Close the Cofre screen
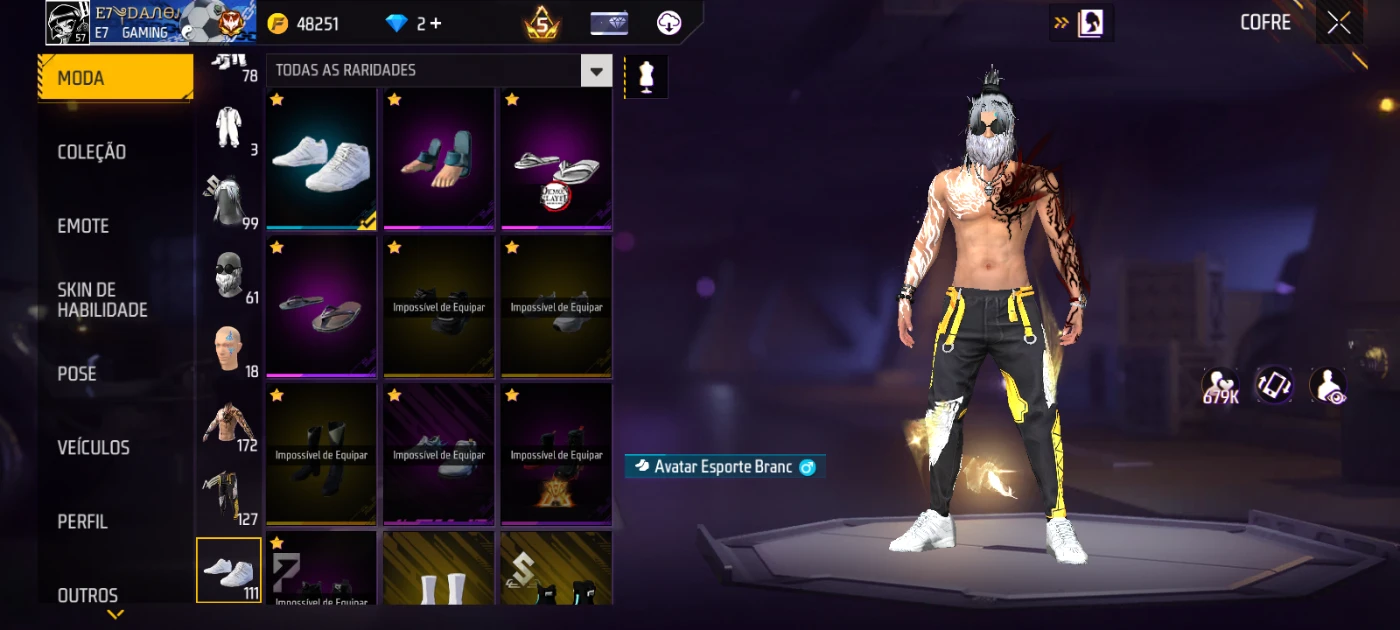Image resolution: width=1400 pixels, height=630 pixels. click(x=1339, y=23)
